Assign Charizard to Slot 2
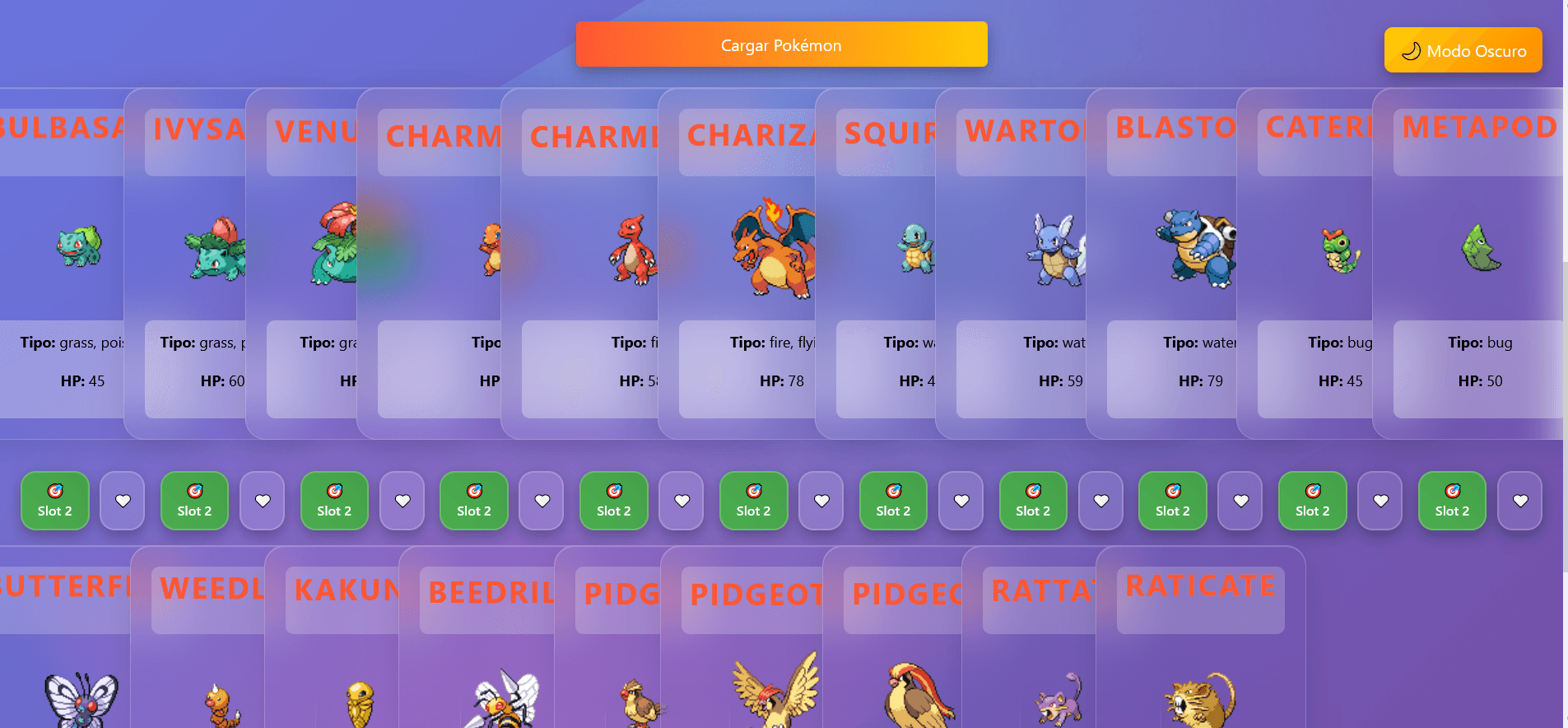The width and height of the screenshot is (1568, 728). point(753,501)
